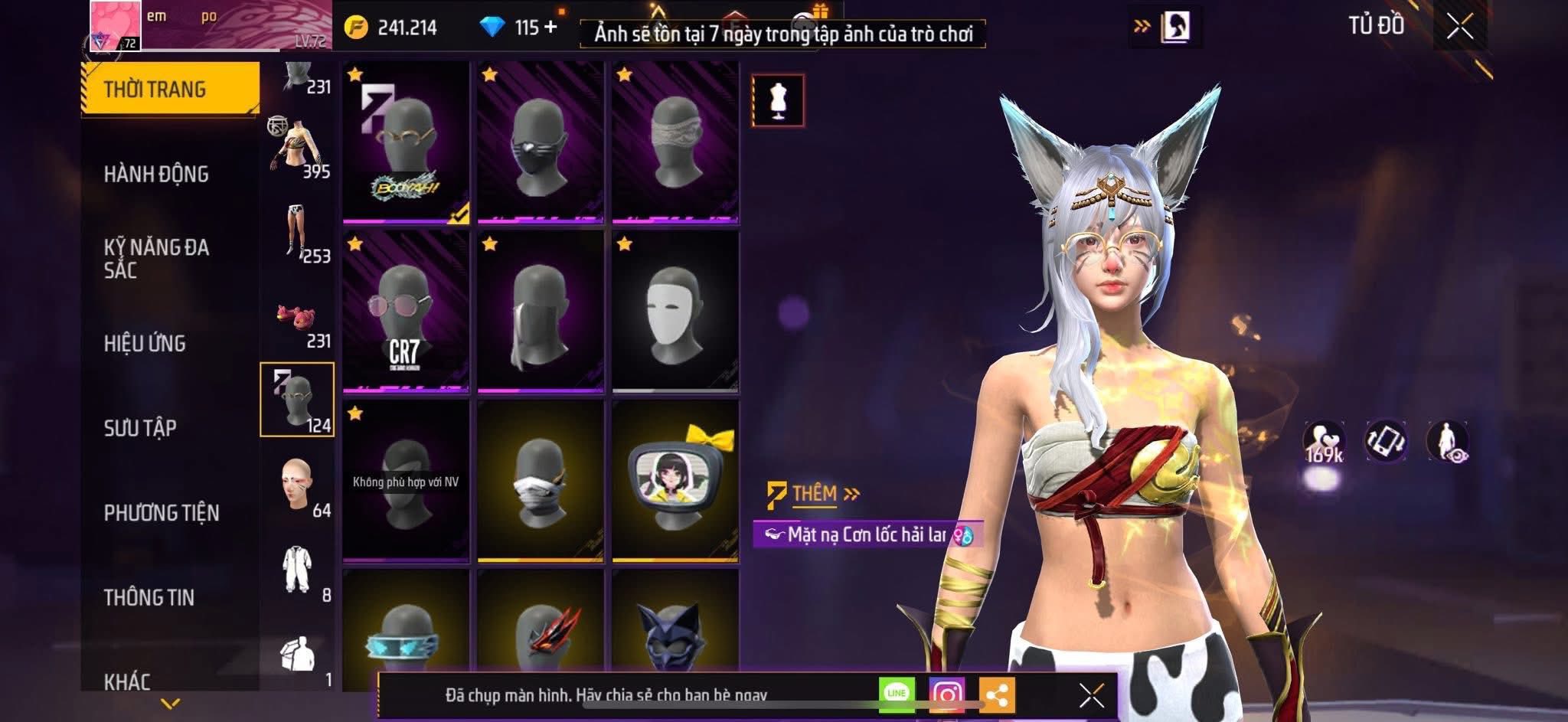
Task: Select the black face mask item
Action: click(541, 142)
